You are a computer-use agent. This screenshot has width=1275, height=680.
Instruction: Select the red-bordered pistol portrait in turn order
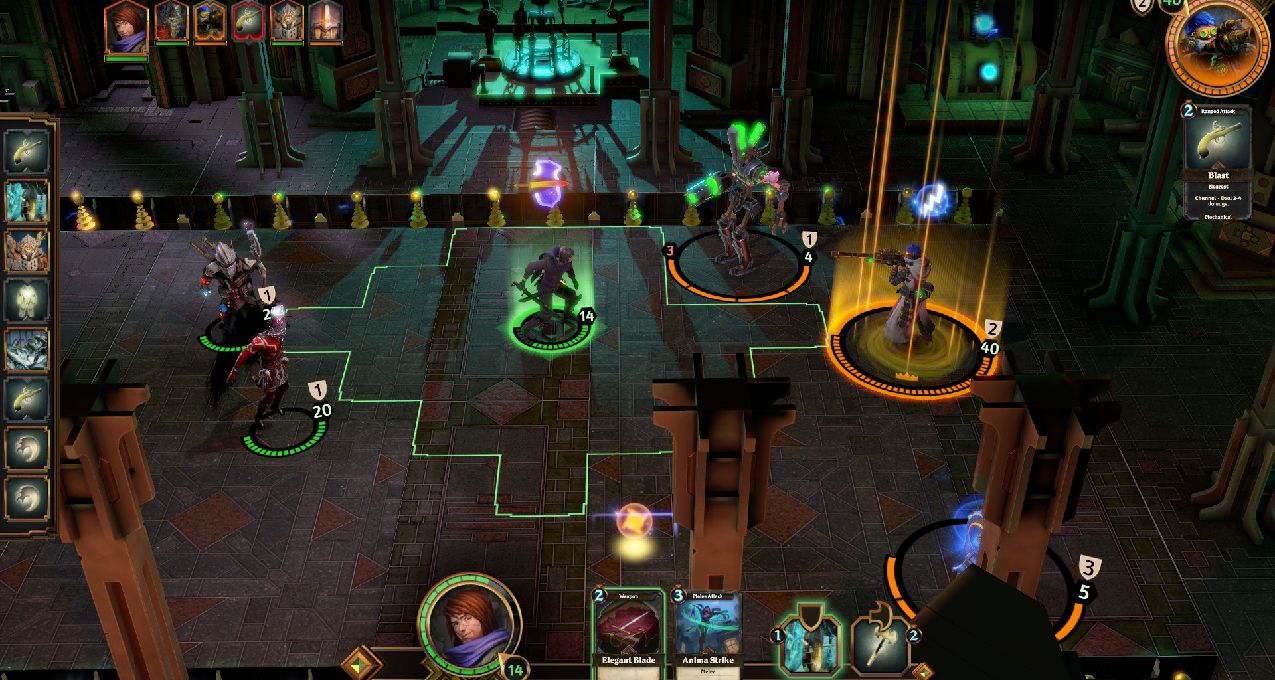point(250,21)
